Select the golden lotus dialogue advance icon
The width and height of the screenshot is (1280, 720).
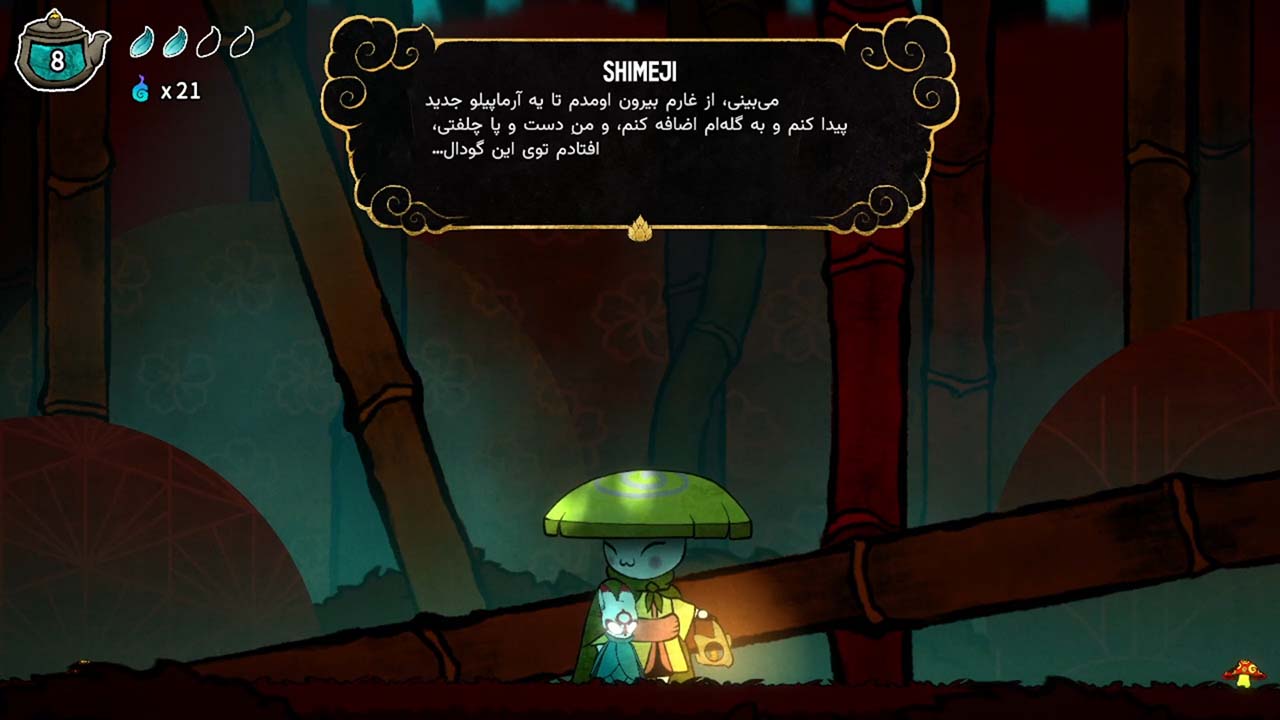pos(640,226)
